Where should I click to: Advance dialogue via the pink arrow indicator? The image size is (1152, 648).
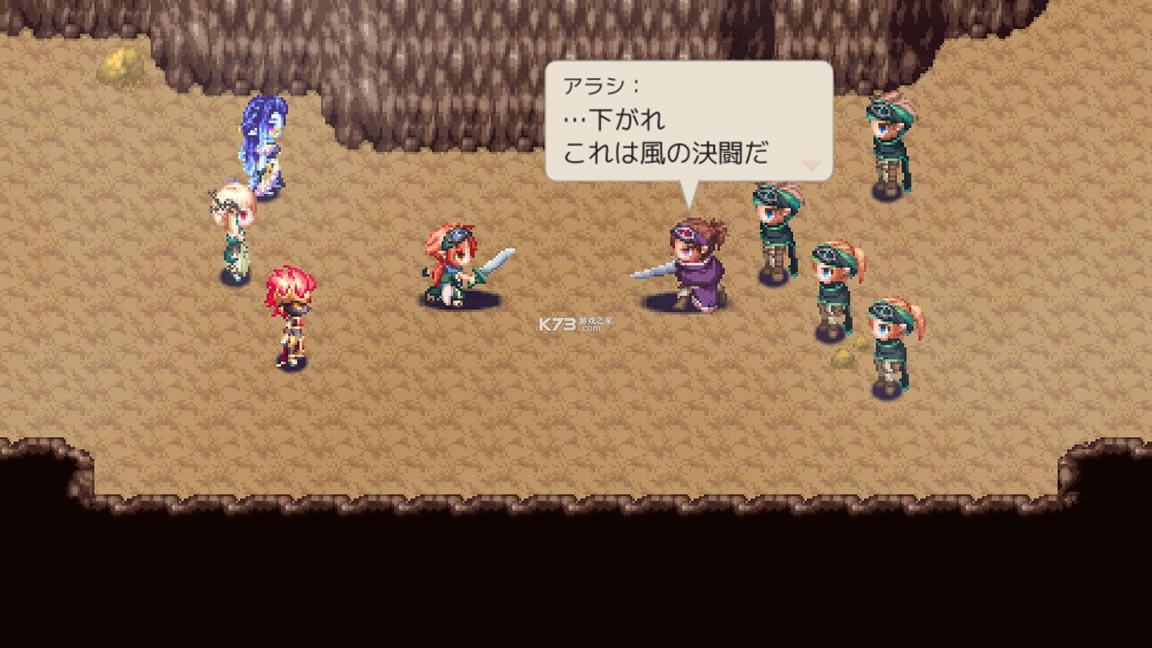(812, 165)
